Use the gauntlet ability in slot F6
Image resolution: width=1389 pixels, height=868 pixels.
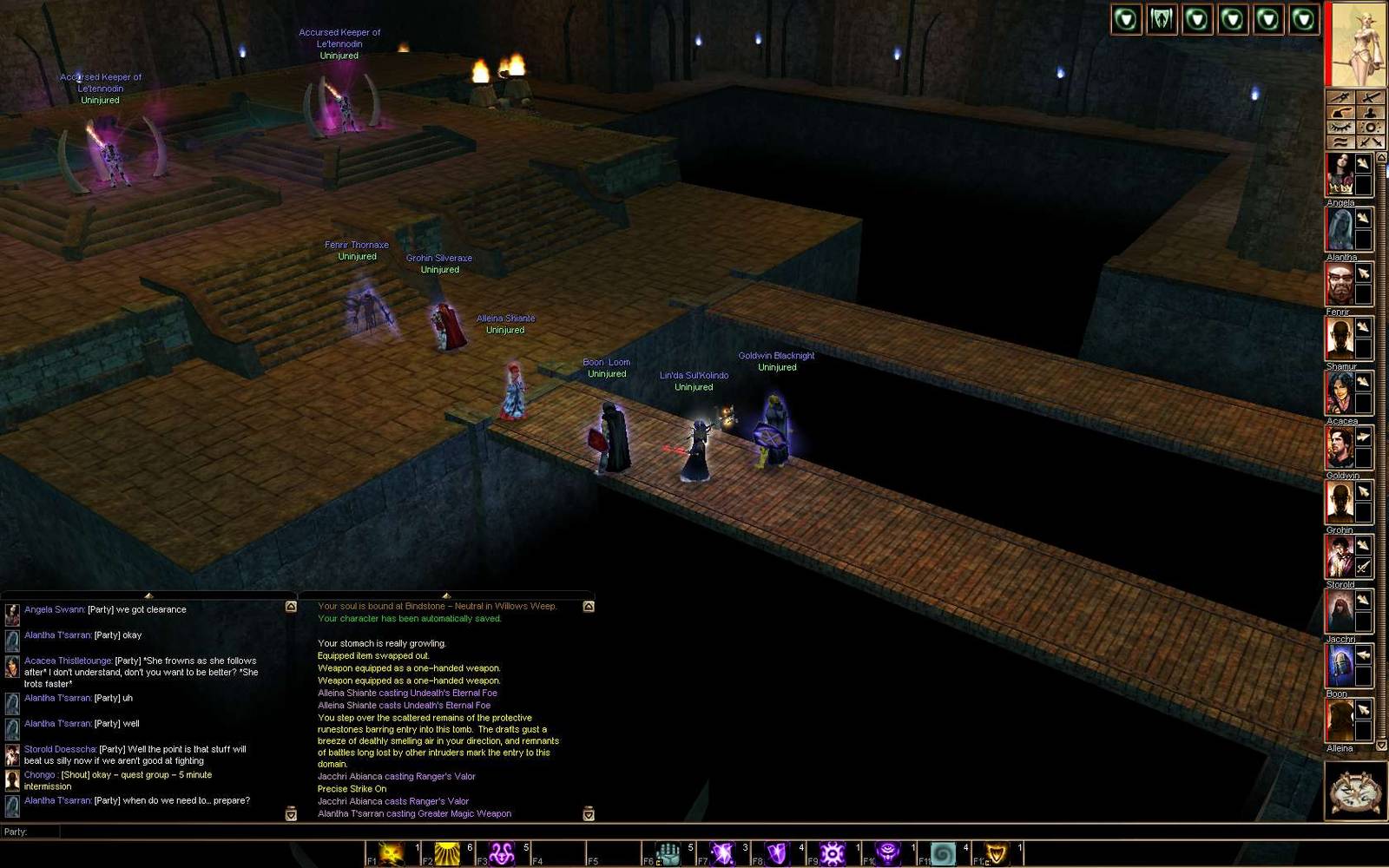point(668,853)
